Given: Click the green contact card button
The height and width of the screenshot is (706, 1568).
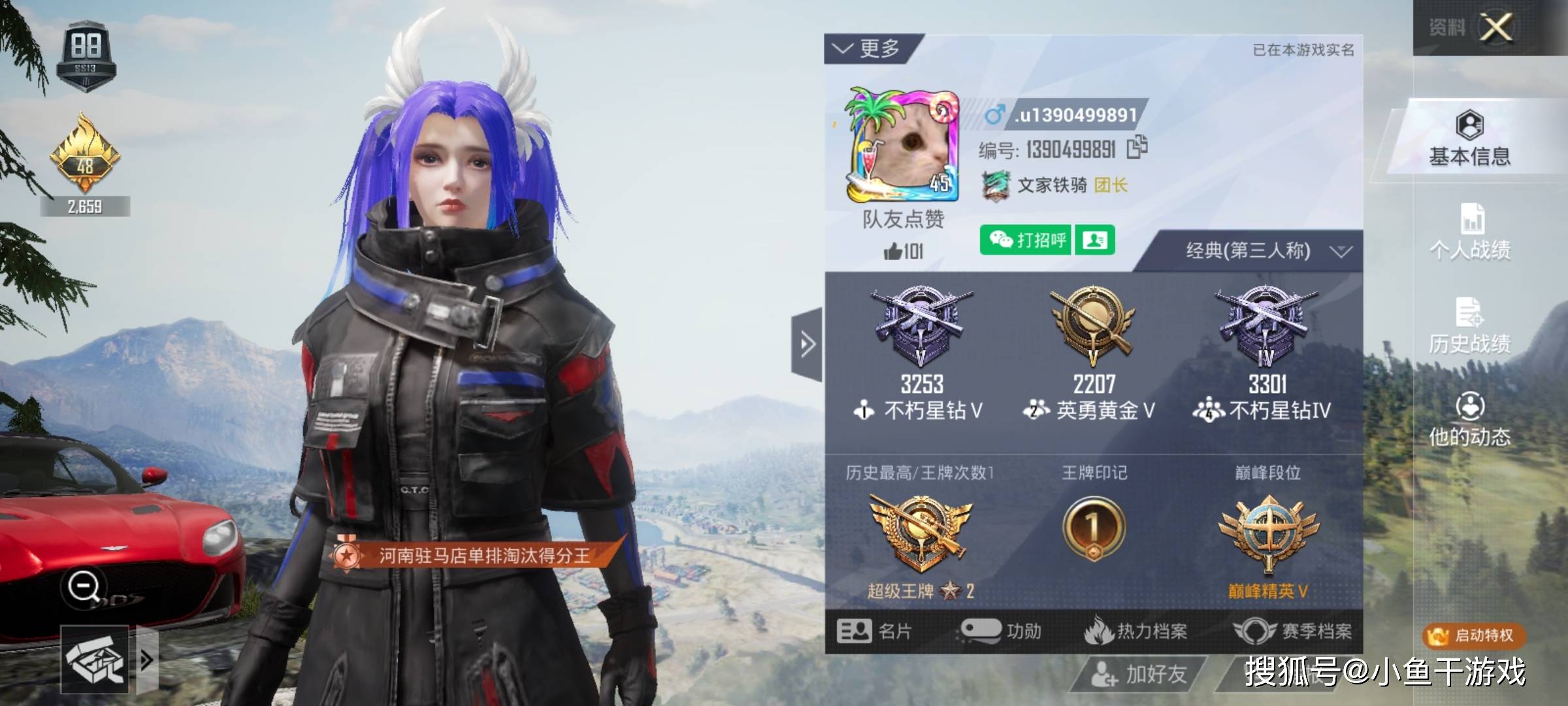Looking at the screenshot, I should [x=1095, y=241].
